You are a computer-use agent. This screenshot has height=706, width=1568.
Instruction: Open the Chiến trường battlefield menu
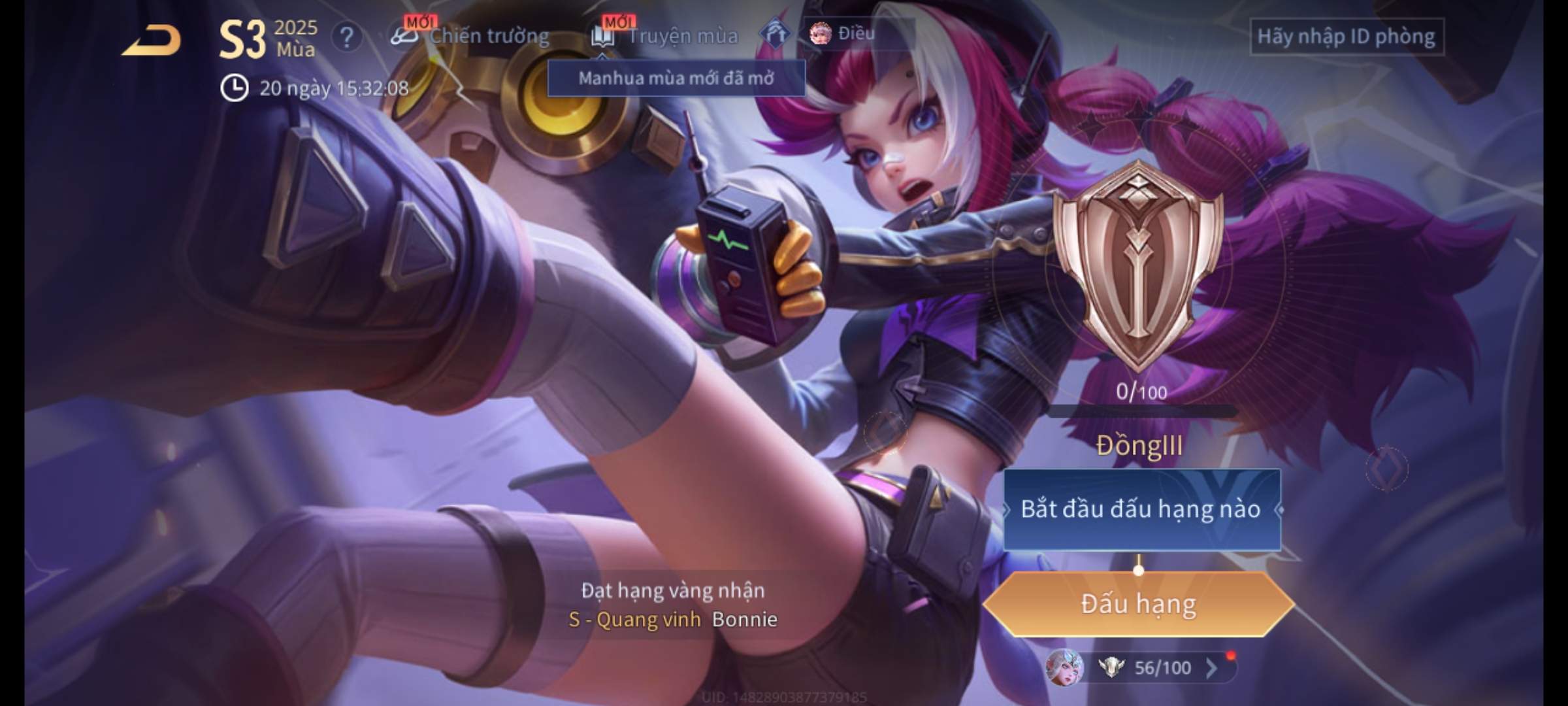470,36
